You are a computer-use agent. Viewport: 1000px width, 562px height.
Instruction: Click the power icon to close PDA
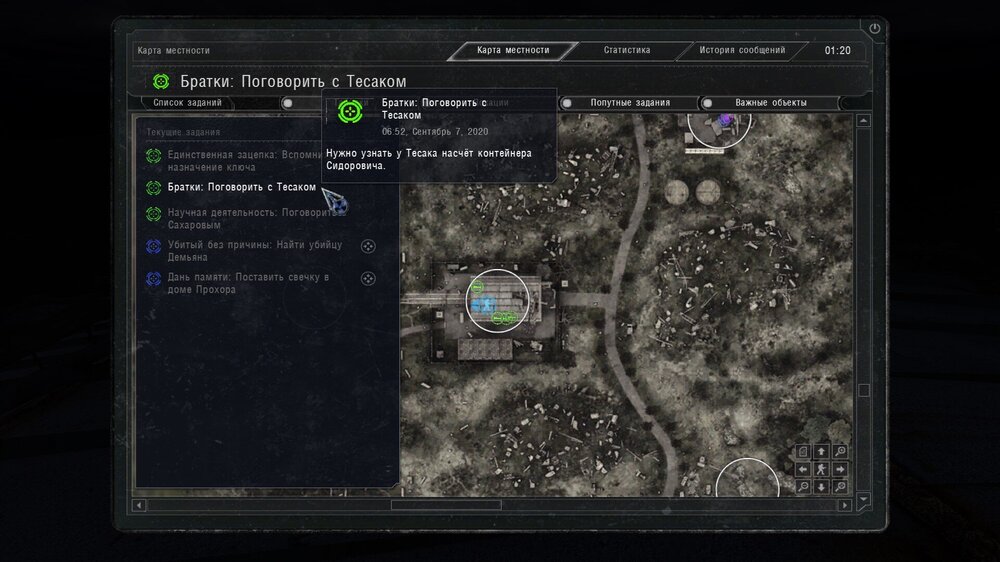[875, 29]
